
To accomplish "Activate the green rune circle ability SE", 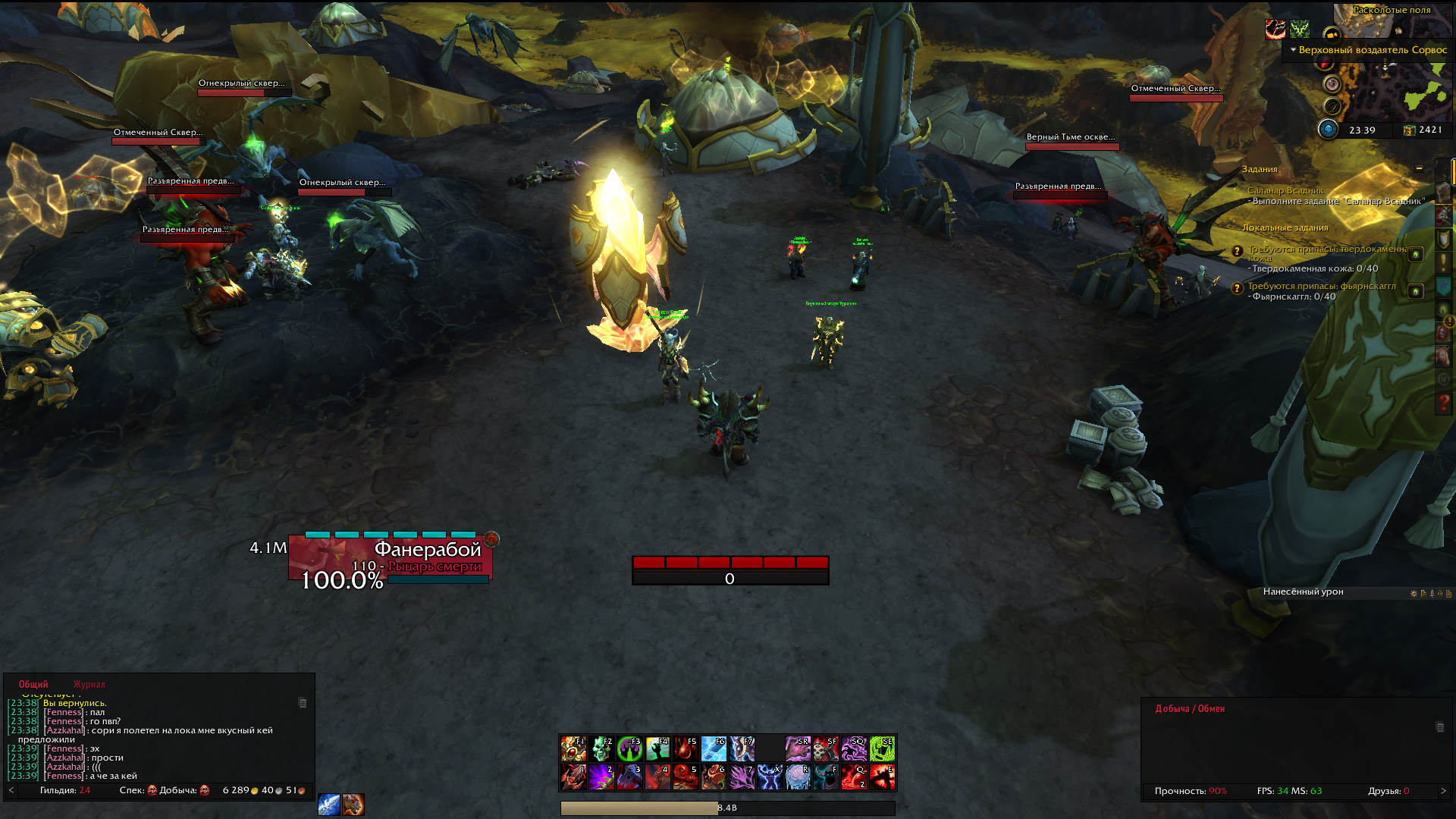I will click(x=882, y=749).
